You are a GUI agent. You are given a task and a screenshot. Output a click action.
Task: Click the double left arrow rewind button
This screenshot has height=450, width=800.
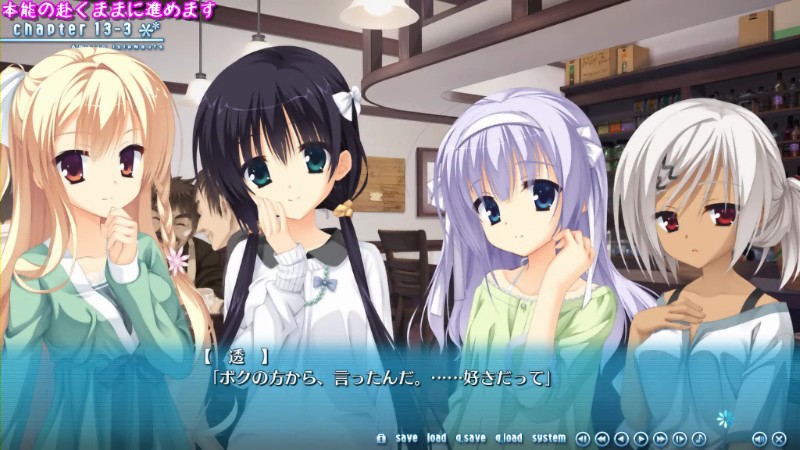pos(602,438)
